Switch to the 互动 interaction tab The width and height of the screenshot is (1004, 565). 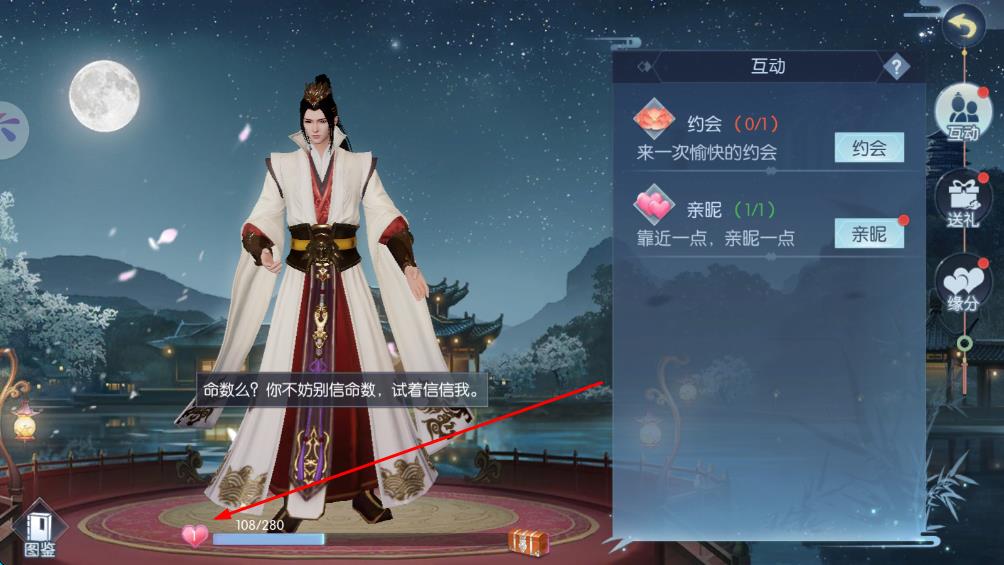tap(962, 113)
